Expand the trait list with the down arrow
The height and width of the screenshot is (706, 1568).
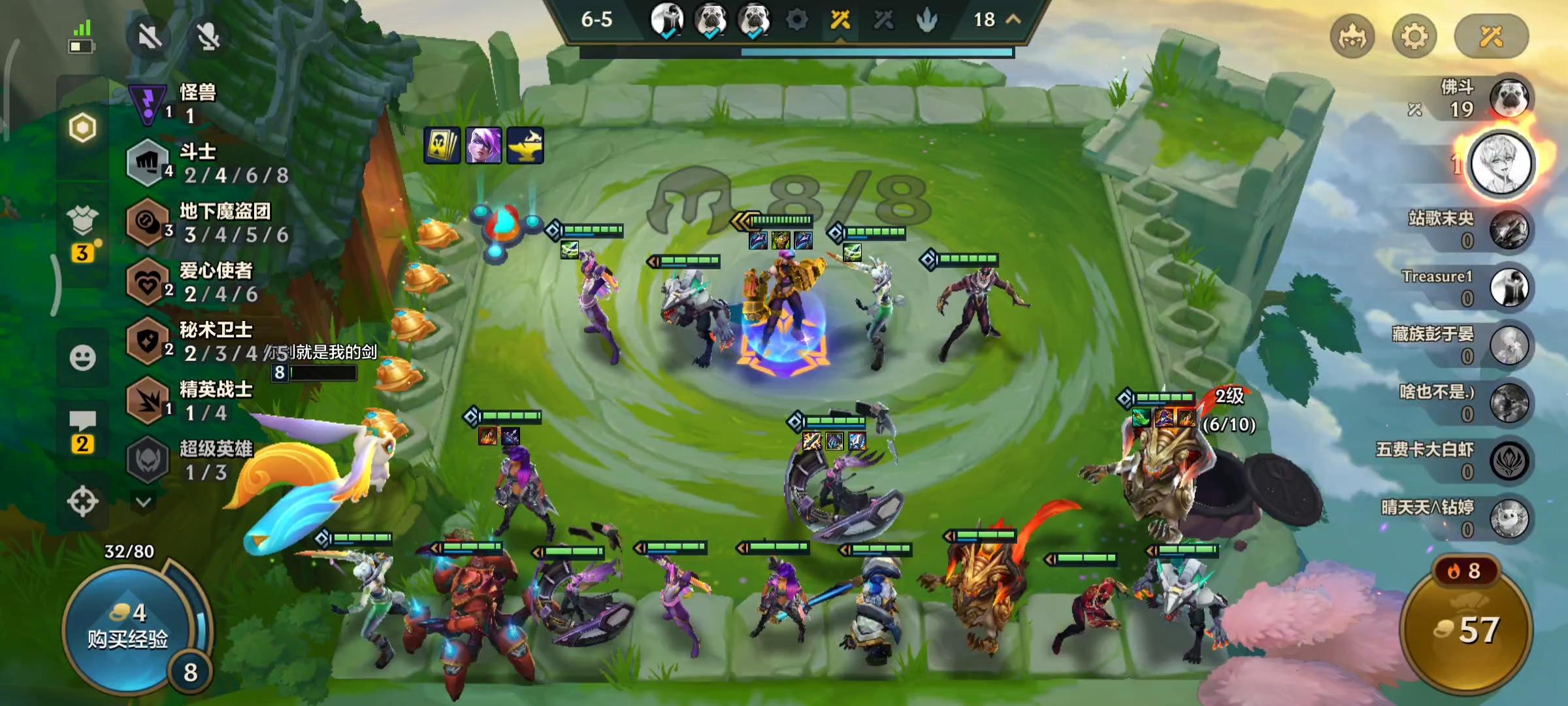144,502
